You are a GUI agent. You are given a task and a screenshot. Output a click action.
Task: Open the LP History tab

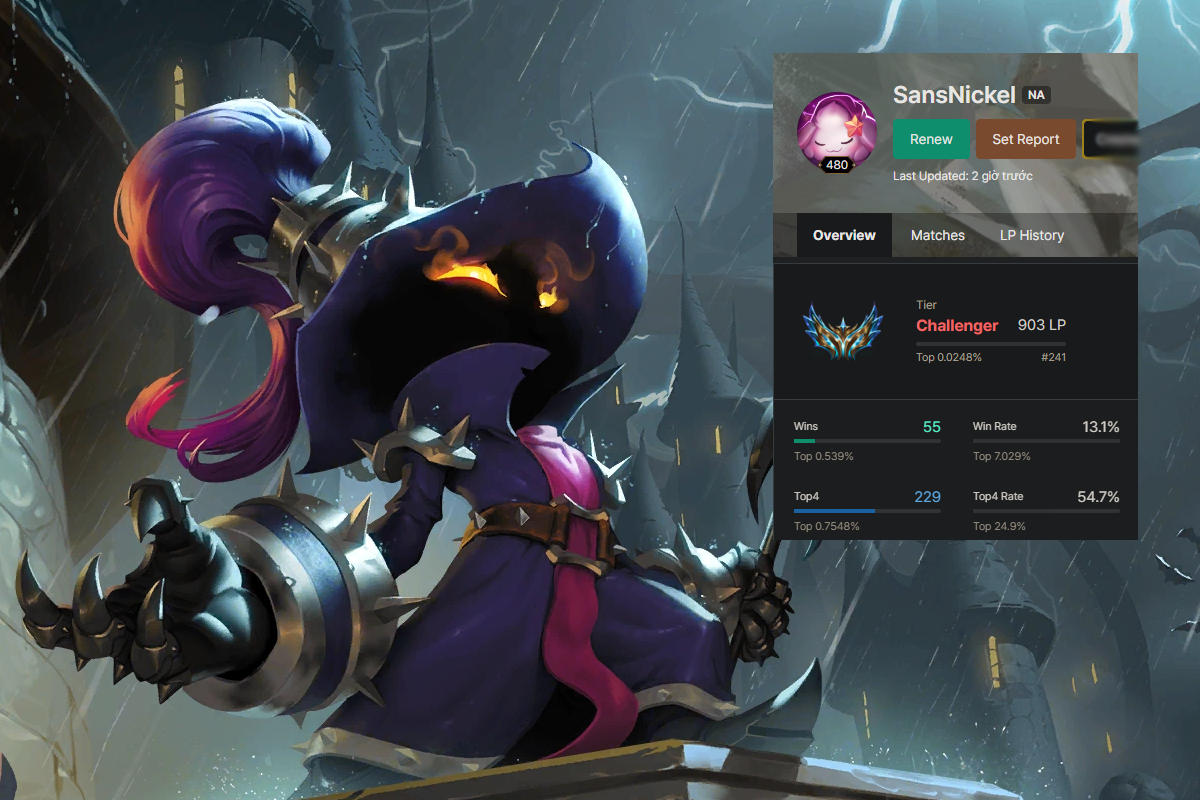(1031, 235)
